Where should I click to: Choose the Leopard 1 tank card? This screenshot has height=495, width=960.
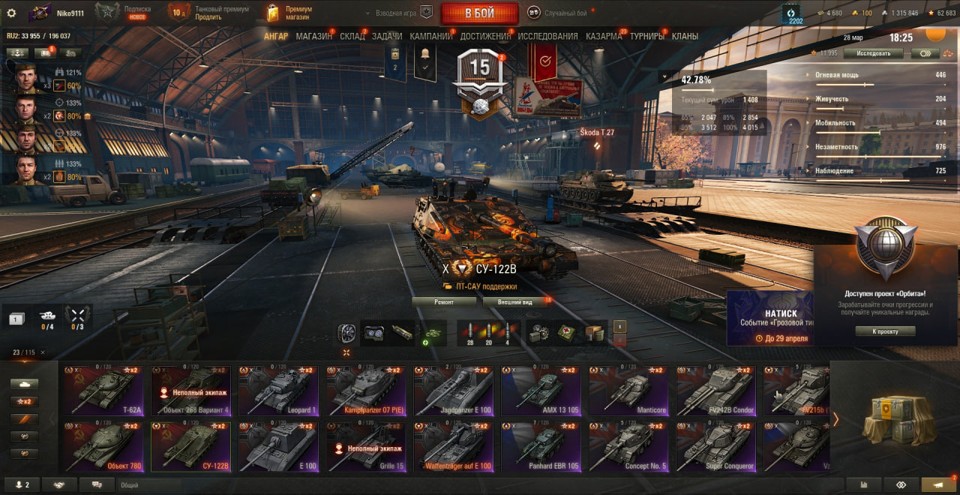pyautogui.click(x=277, y=390)
